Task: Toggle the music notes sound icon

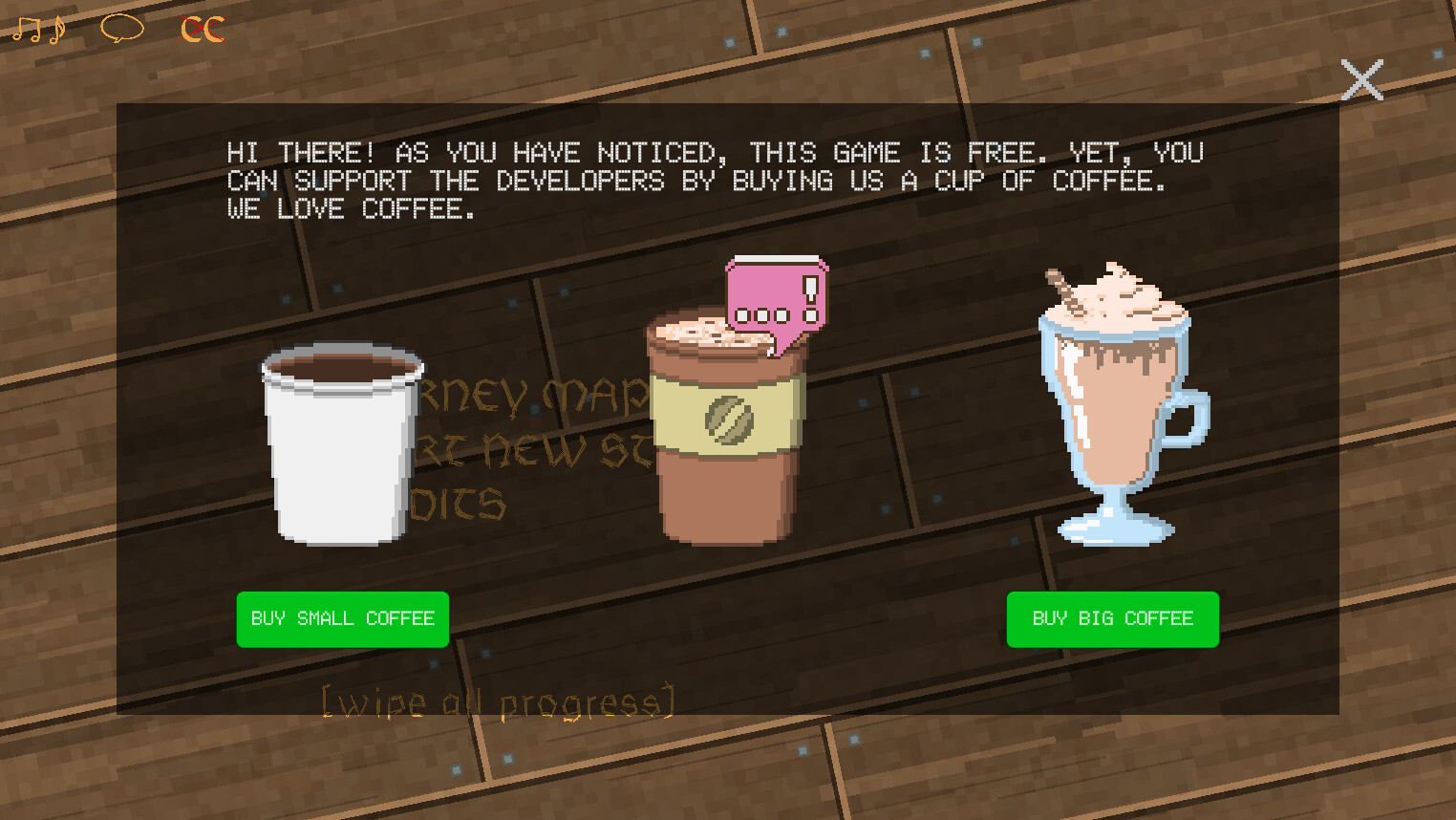Action: coord(40,29)
